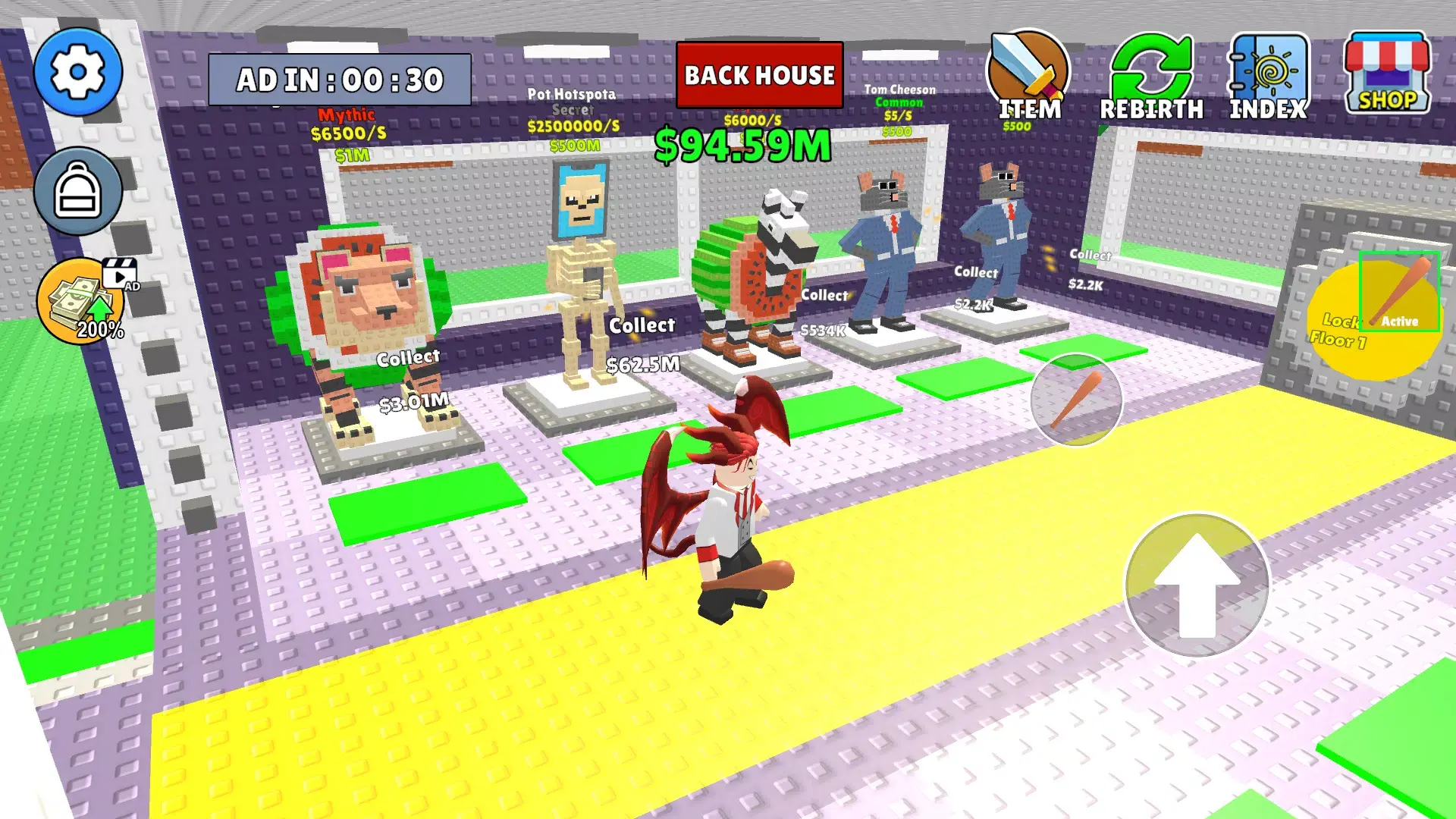The height and width of the screenshot is (819, 1456).
Task: Open the INDEX book
Action: tap(1268, 77)
